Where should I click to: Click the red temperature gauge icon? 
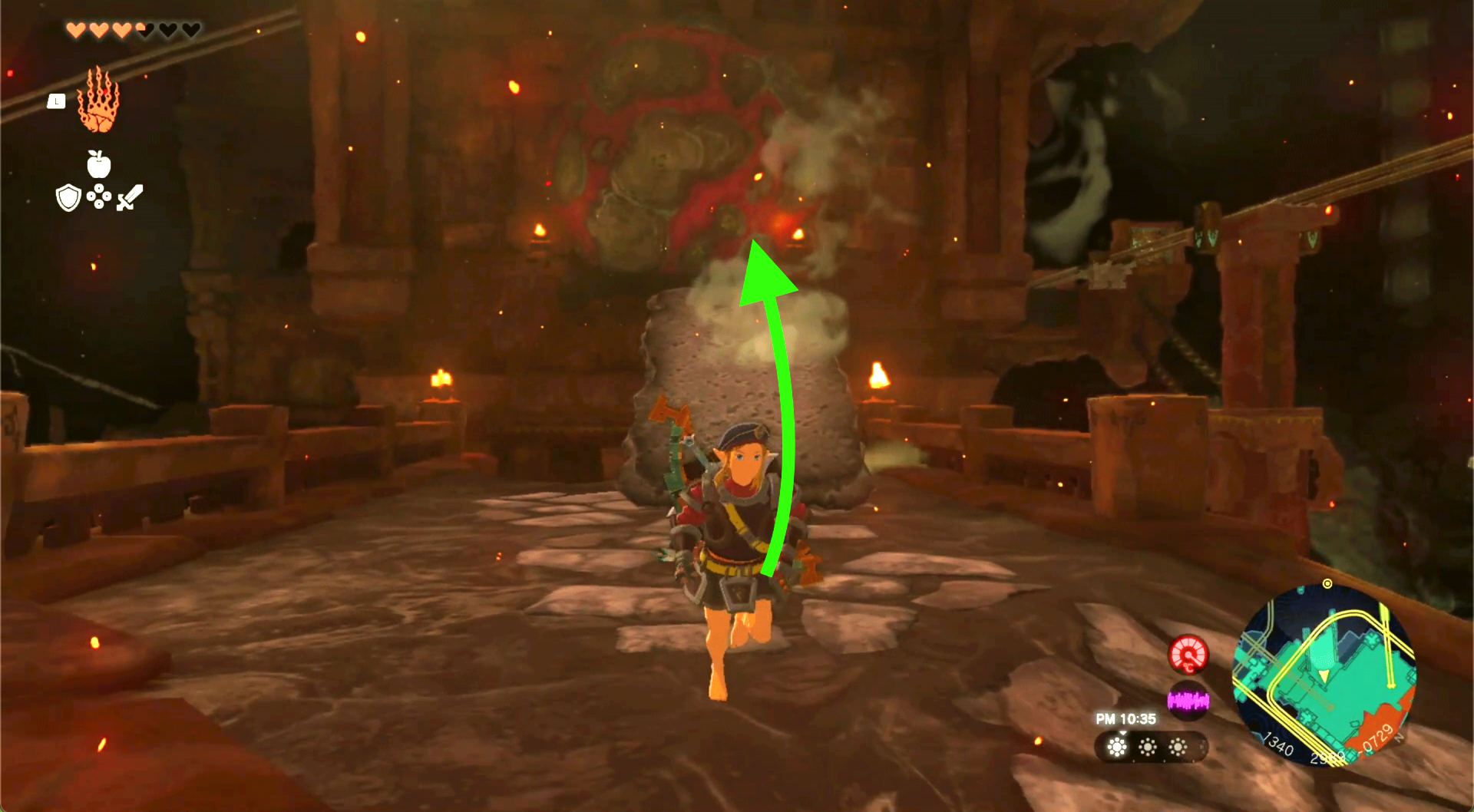(x=1188, y=655)
